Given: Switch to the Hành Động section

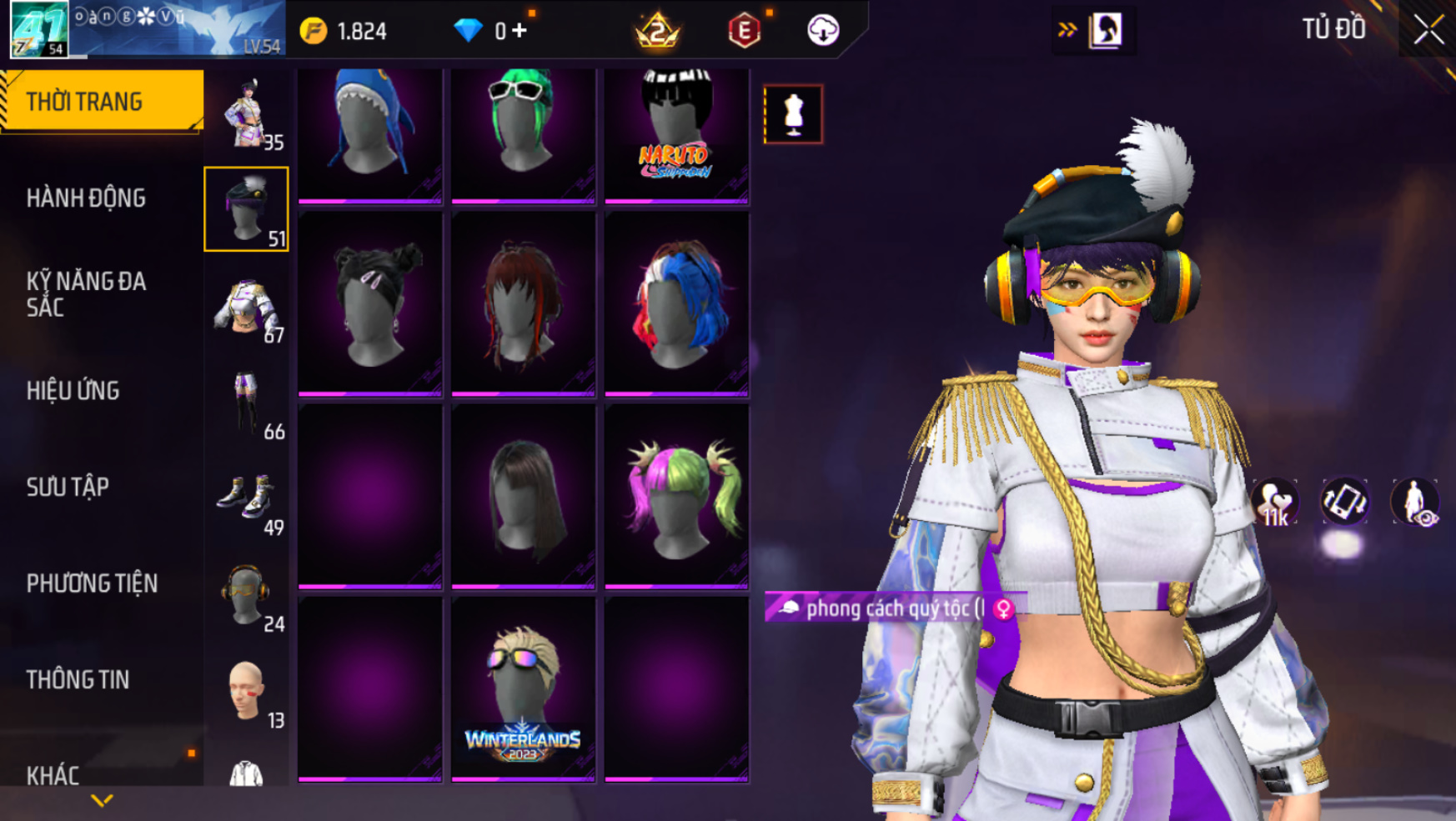Looking at the screenshot, I should [86, 198].
